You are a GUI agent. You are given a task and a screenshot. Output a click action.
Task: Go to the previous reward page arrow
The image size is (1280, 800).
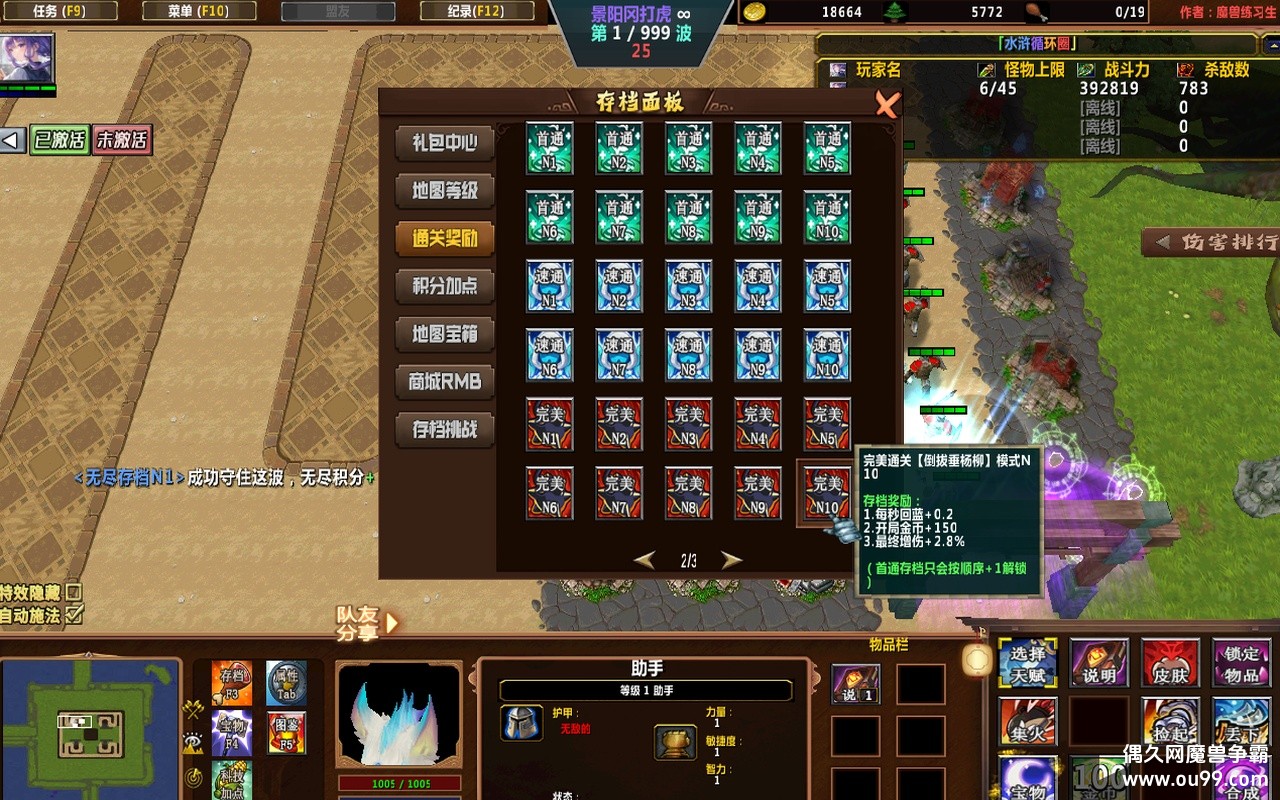coord(645,560)
